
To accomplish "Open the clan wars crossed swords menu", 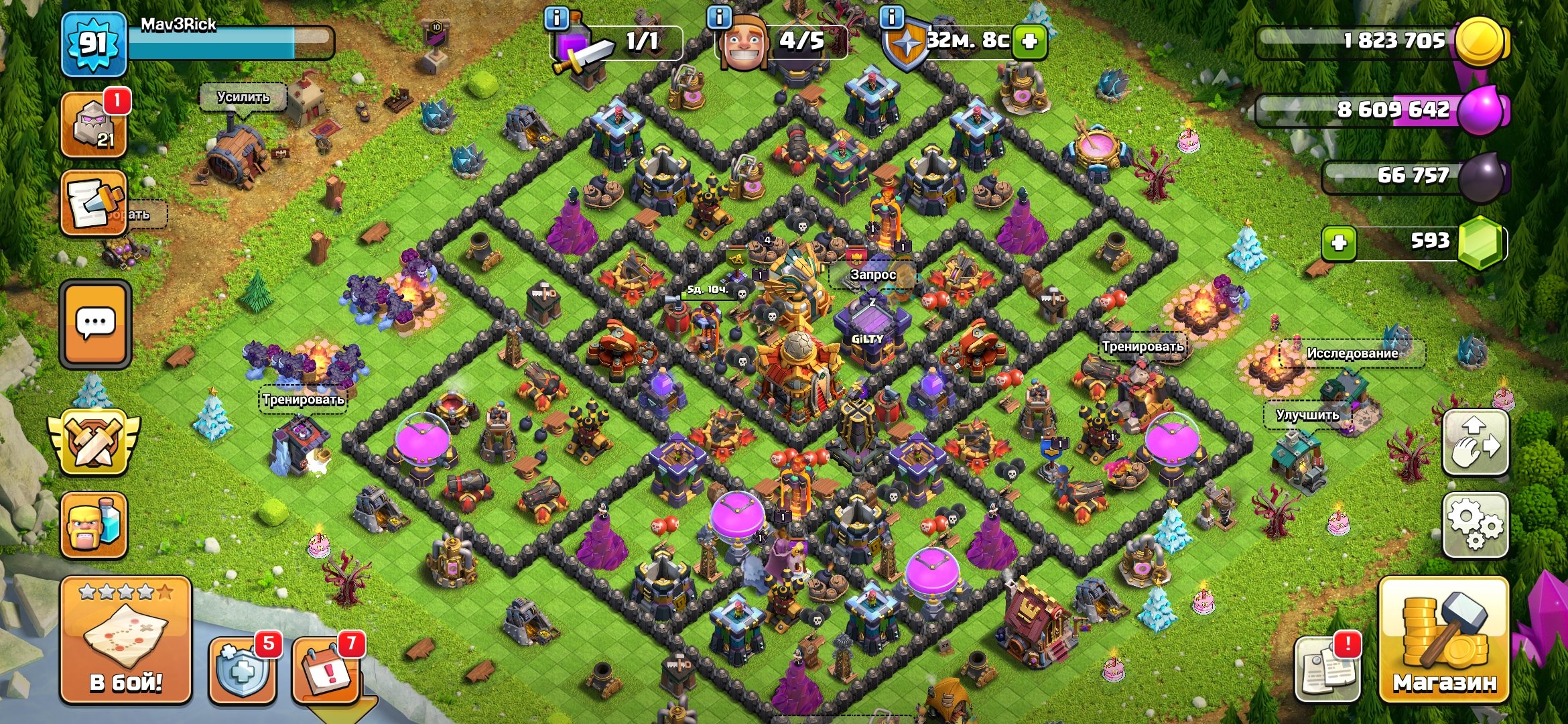I will 94,442.
